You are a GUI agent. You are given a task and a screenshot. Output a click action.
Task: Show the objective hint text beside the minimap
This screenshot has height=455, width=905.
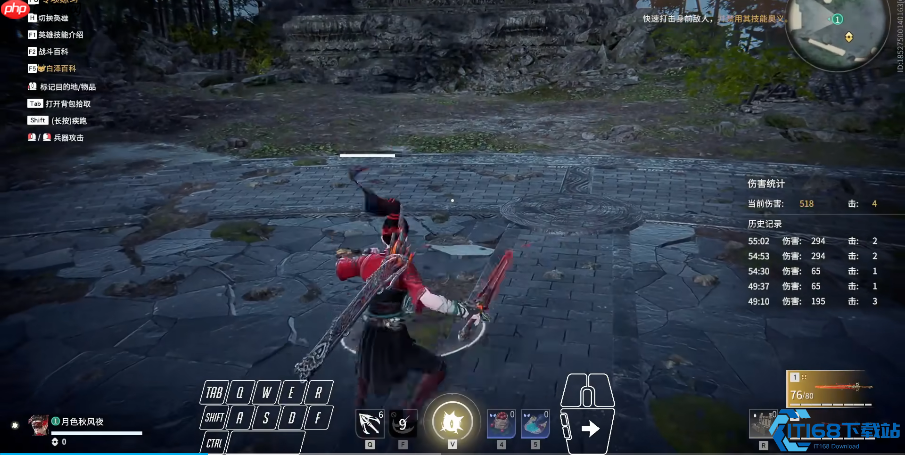click(712, 18)
